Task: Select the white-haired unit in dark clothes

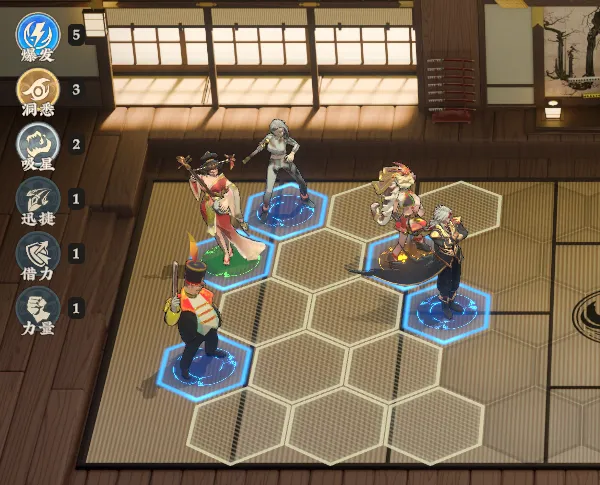Action: pos(279,165)
